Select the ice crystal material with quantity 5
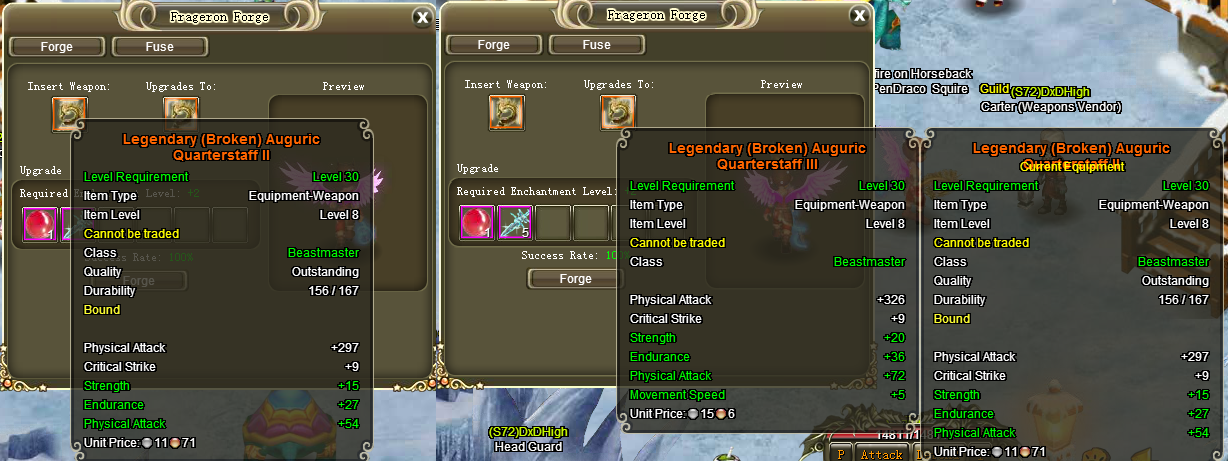This screenshot has width=1228, height=461. click(515, 222)
